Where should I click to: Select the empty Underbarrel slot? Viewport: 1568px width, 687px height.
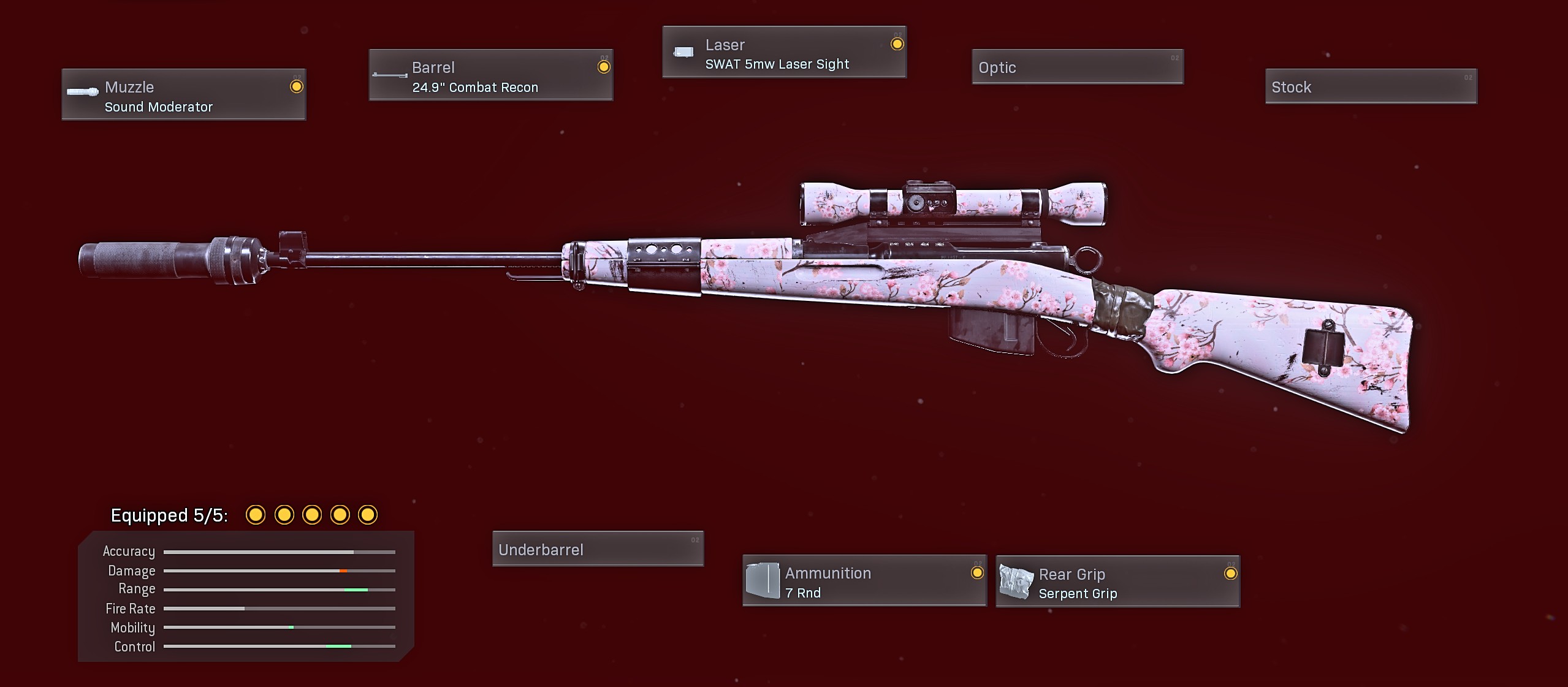coord(598,548)
